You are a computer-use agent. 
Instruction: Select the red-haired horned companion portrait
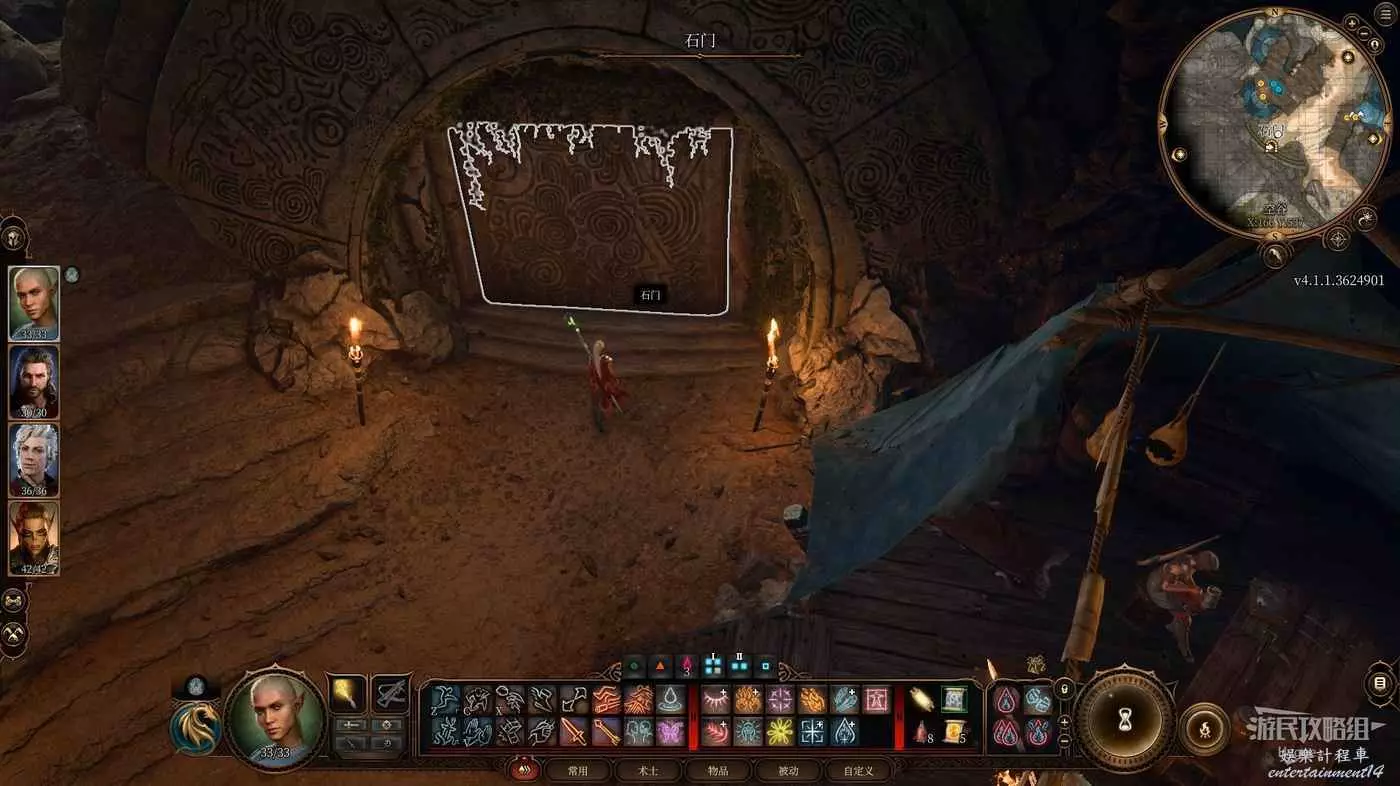34,537
